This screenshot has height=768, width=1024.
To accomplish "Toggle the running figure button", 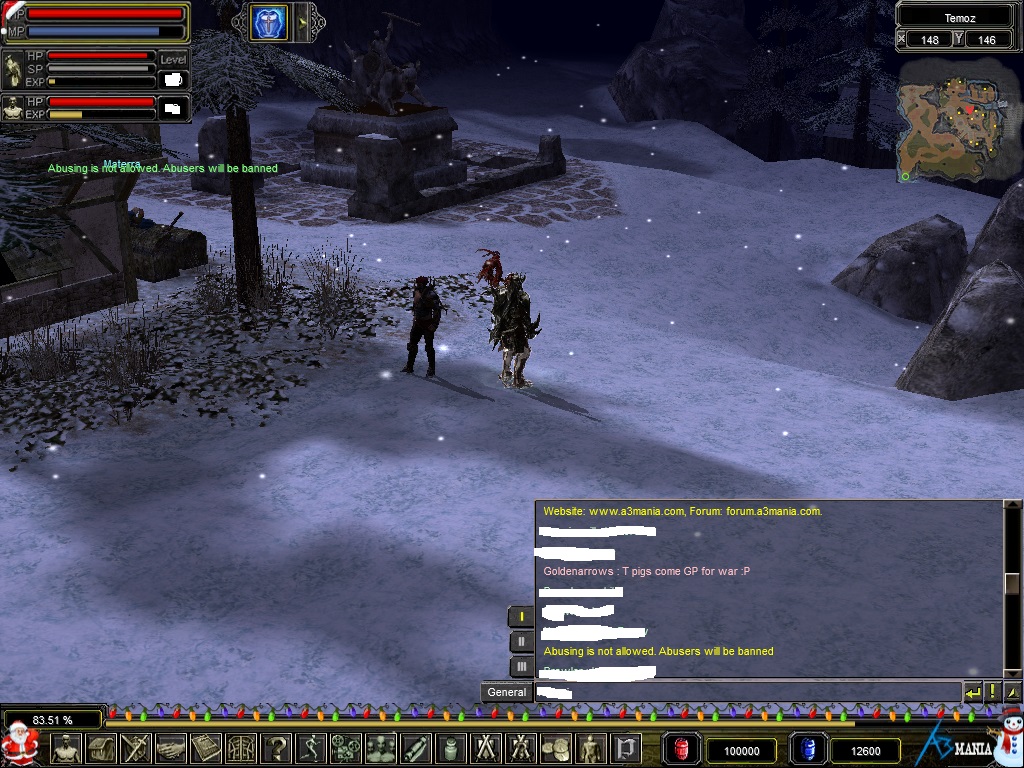I will point(310,748).
